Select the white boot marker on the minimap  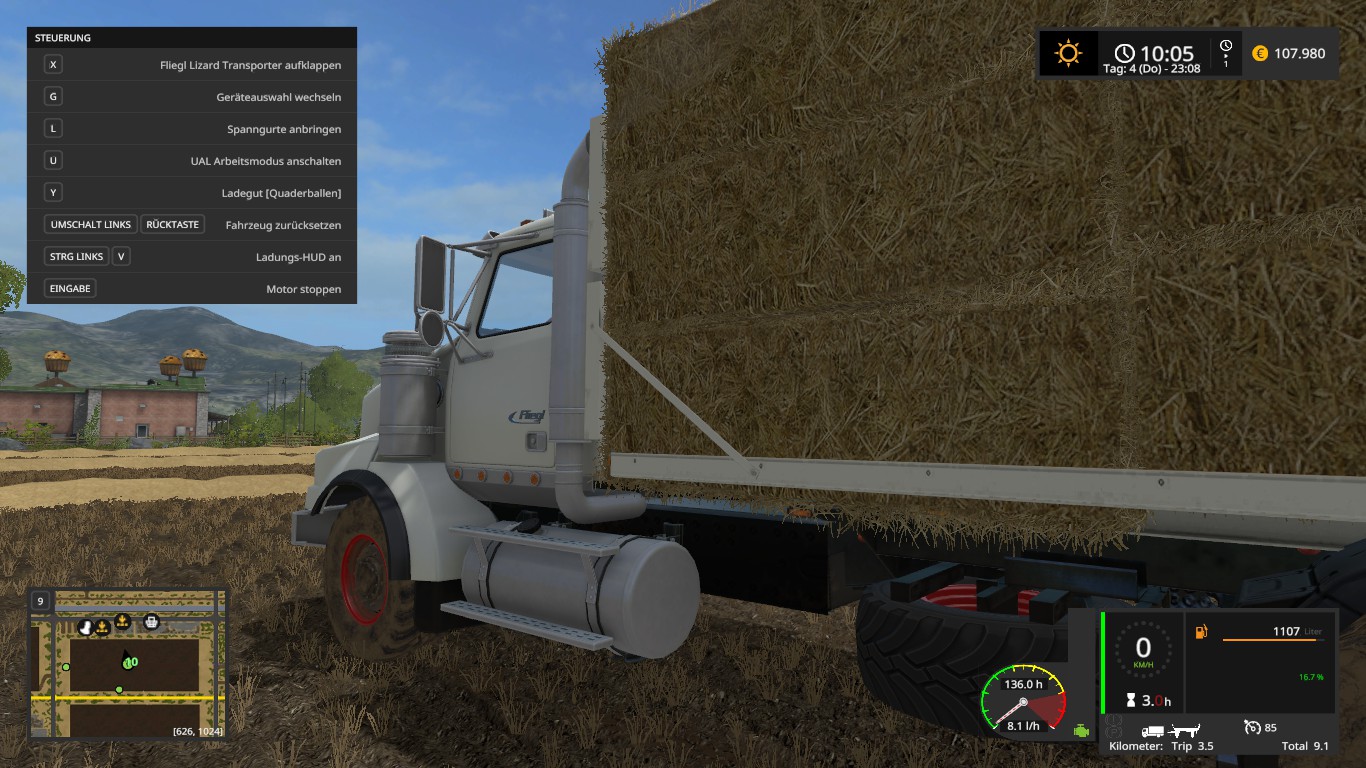tap(87, 628)
